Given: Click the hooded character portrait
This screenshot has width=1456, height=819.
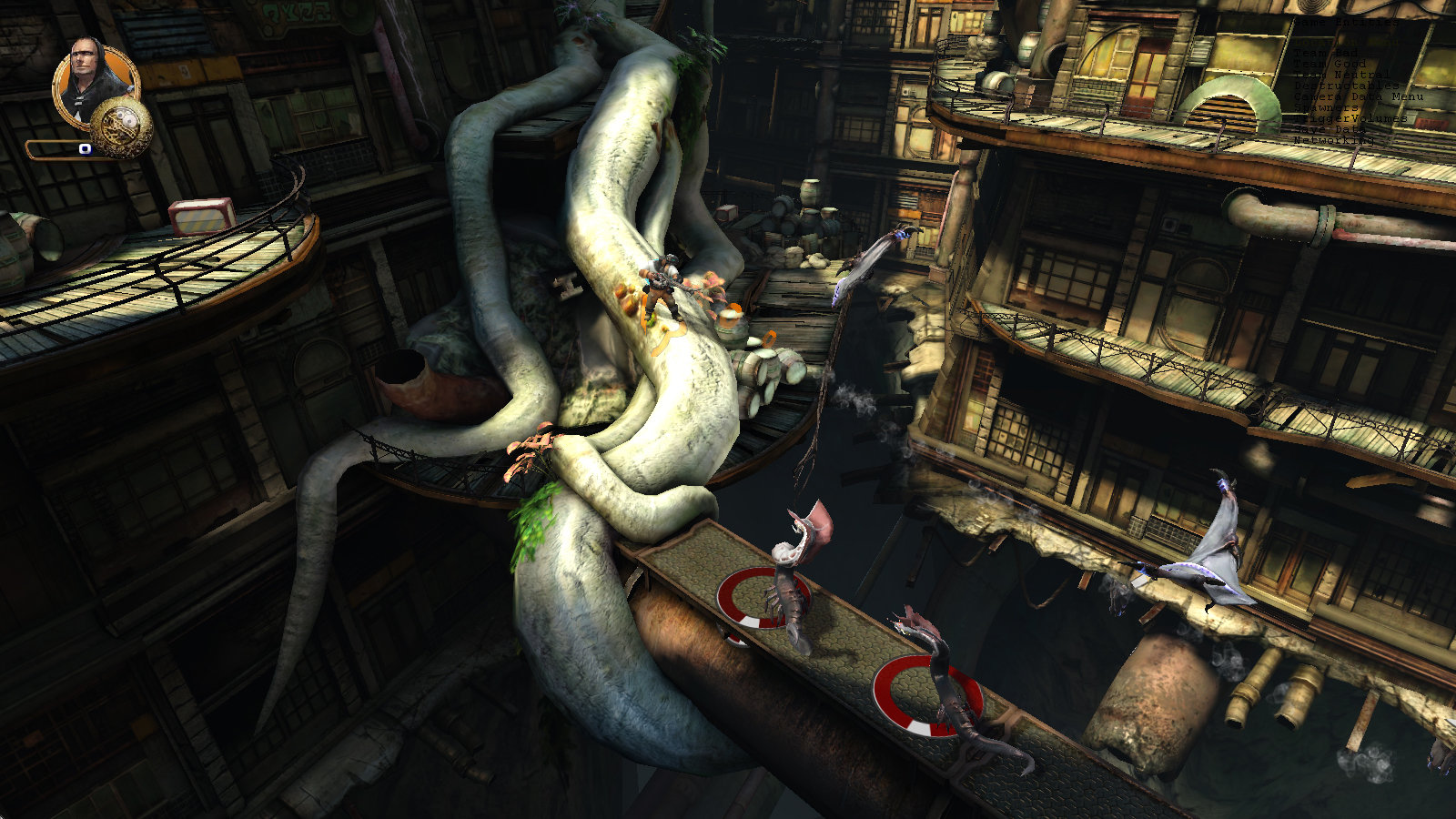Looking at the screenshot, I should (93, 80).
